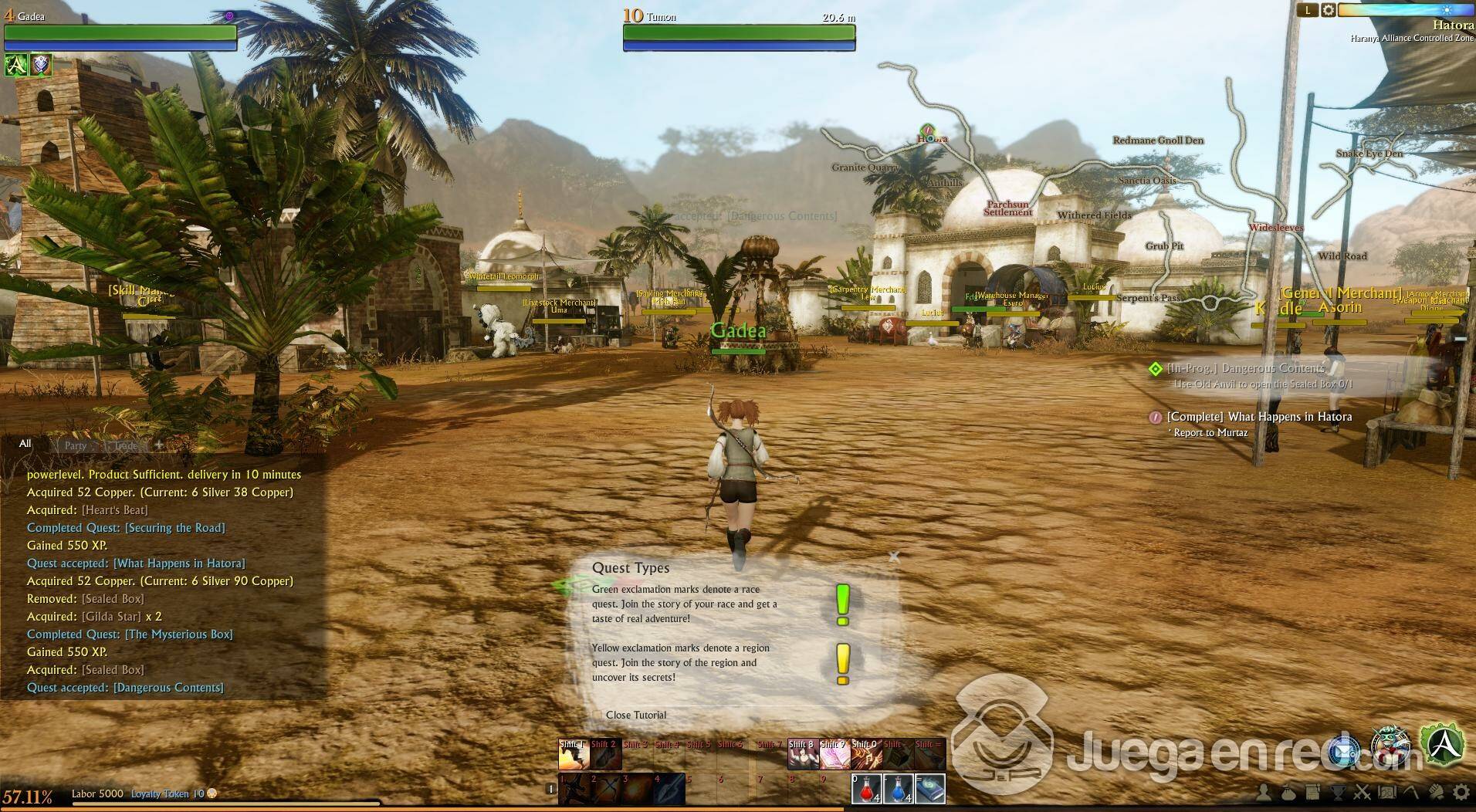
Task: Use the red health potion slot
Action: pyautogui.click(x=866, y=789)
